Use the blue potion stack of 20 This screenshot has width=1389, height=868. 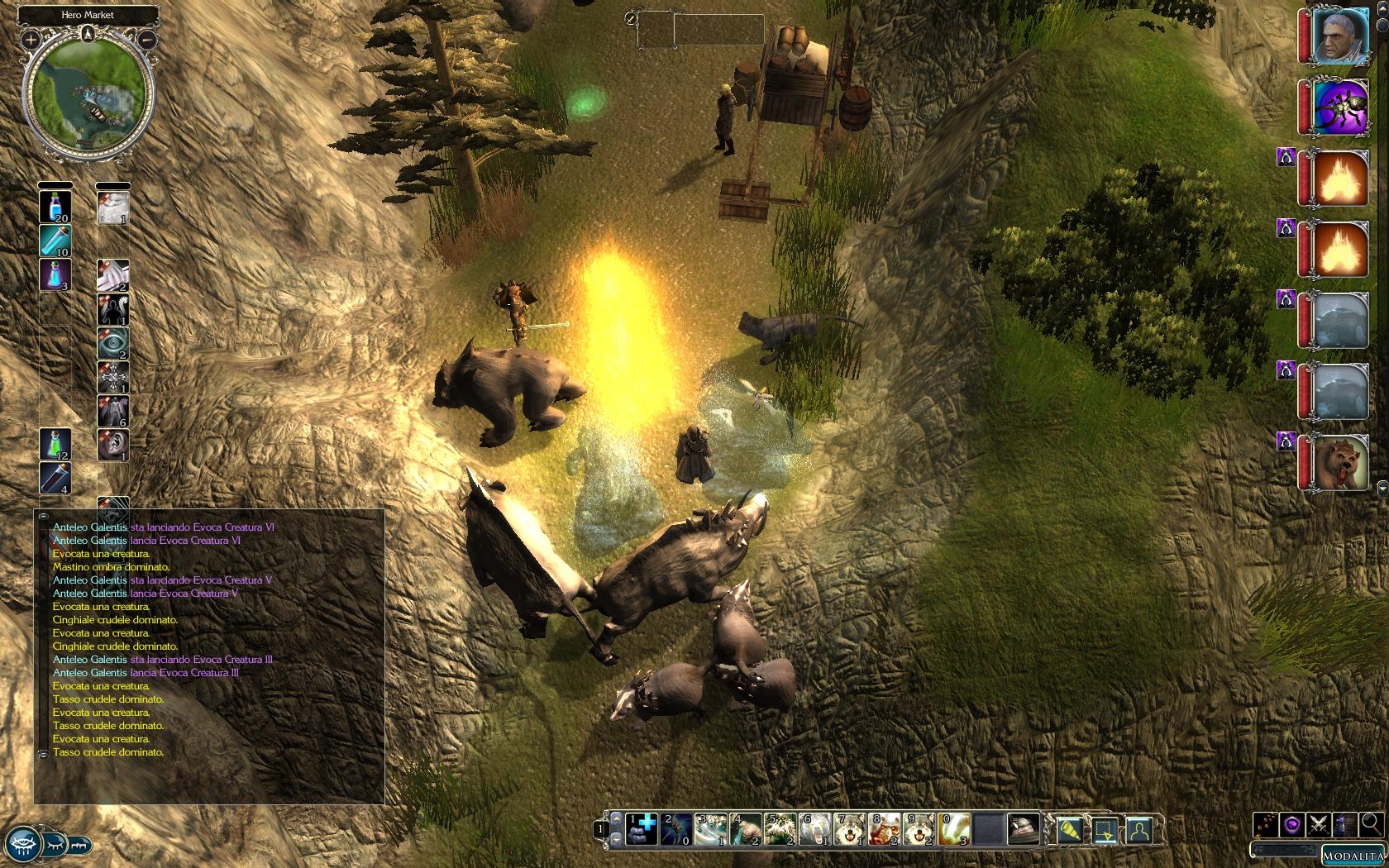pos(55,206)
